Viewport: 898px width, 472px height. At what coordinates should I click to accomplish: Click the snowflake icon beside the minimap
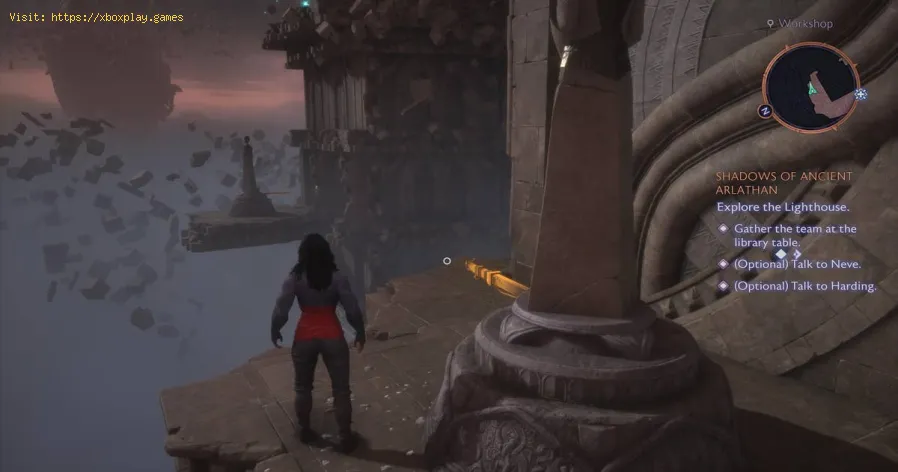tap(860, 94)
